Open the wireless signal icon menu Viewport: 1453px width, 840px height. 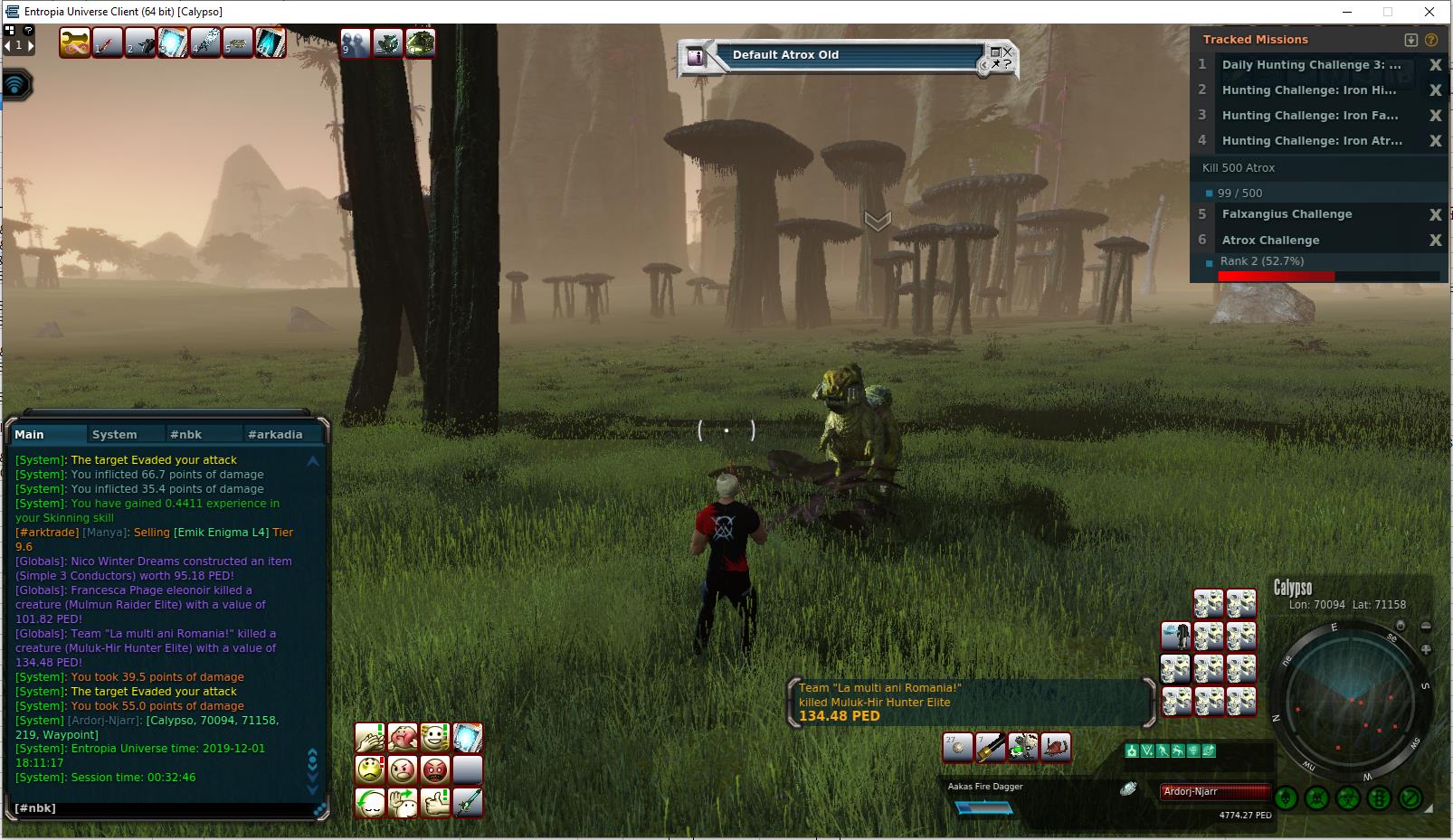16,85
